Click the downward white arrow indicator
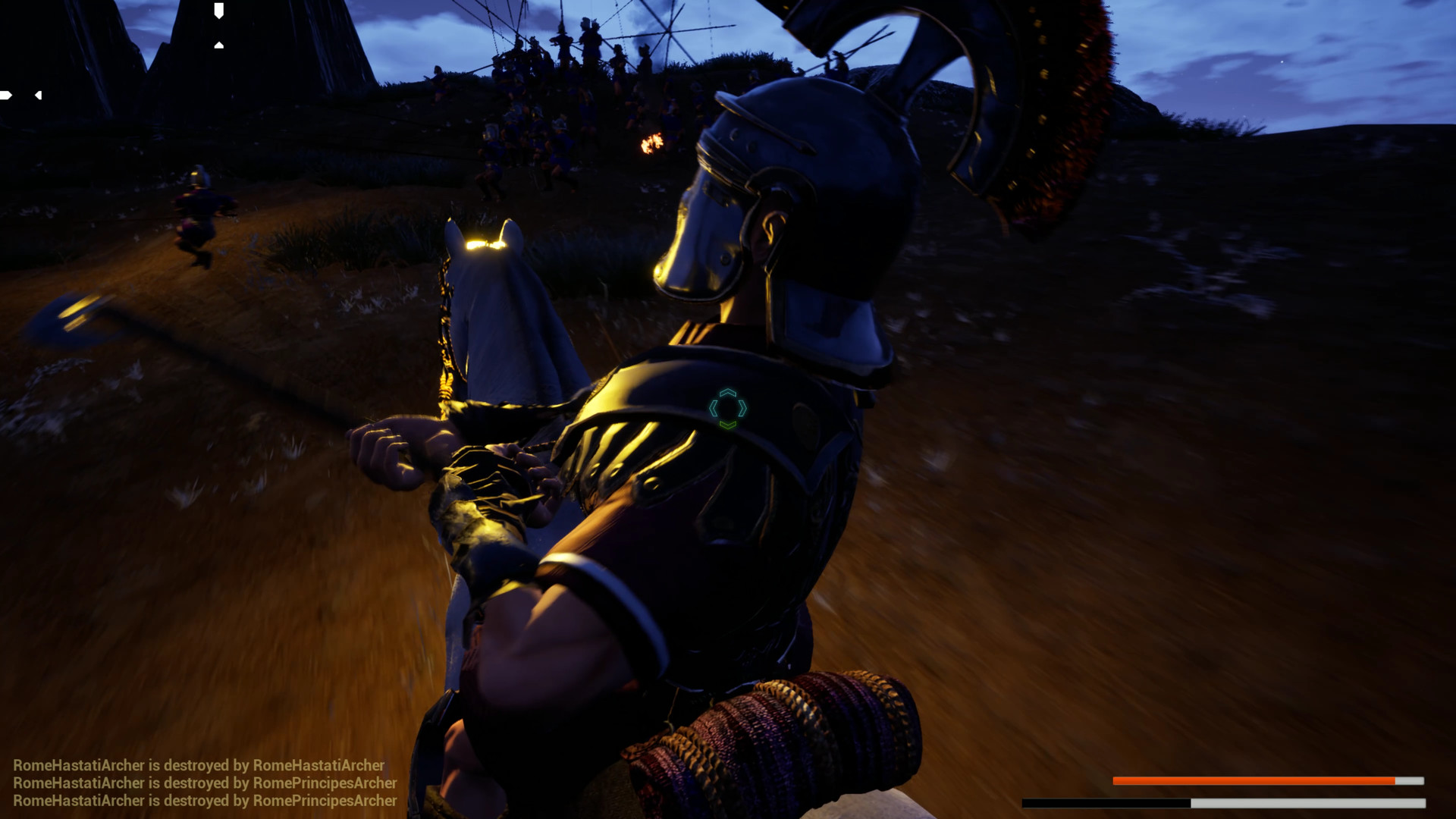The height and width of the screenshot is (819, 1456). pyautogui.click(x=219, y=11)
